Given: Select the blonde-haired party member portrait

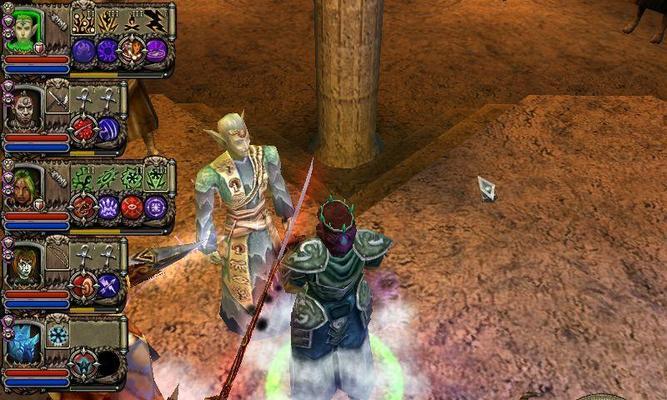Looking at the screenshot, I should coord(24,186).
